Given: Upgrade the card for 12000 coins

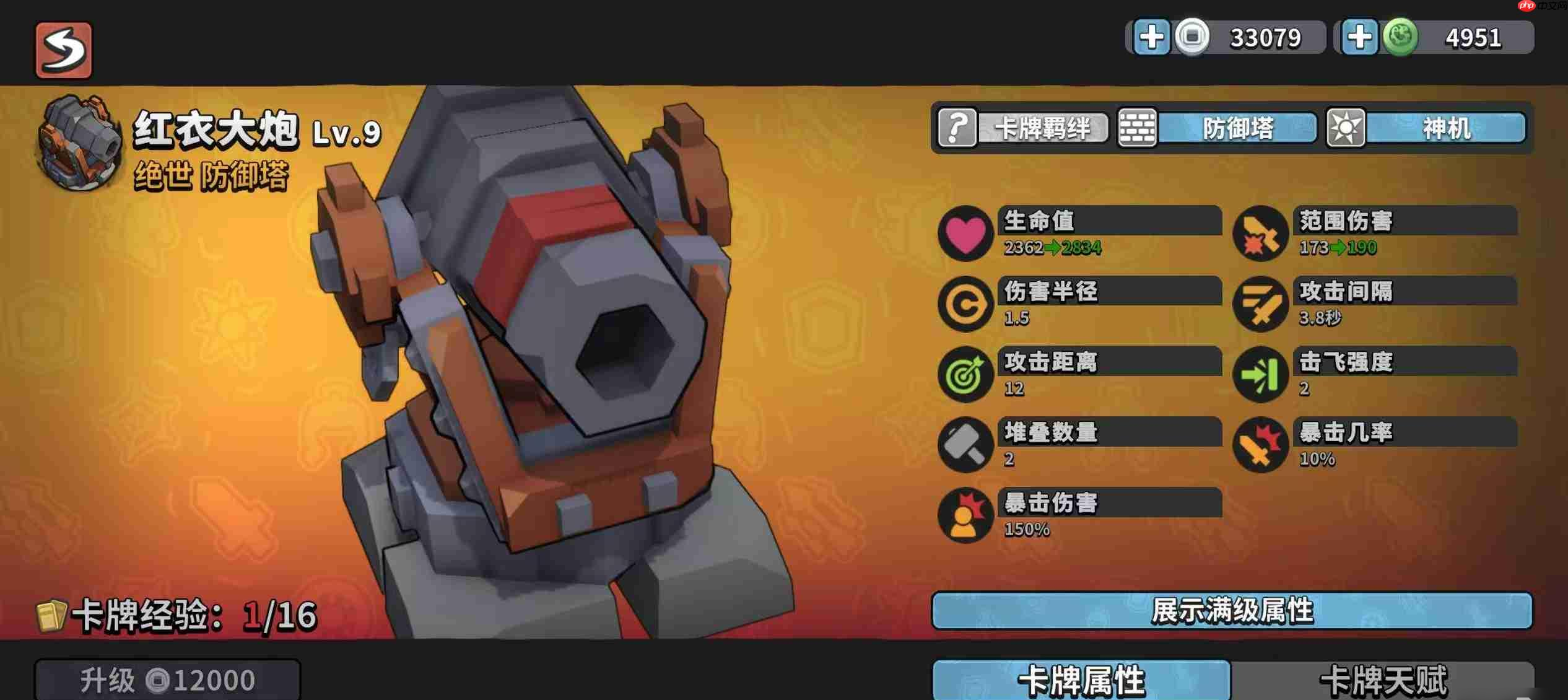Looking at the screenshot, I should [x=167, y=680].
